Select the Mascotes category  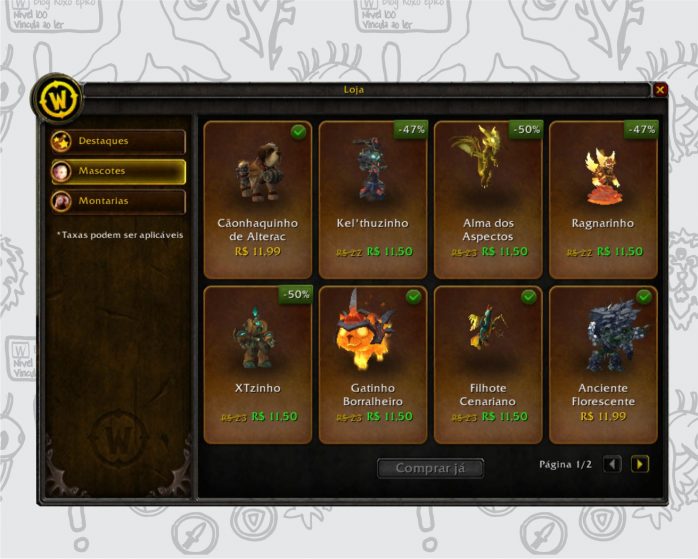click(x=118, y=171)
